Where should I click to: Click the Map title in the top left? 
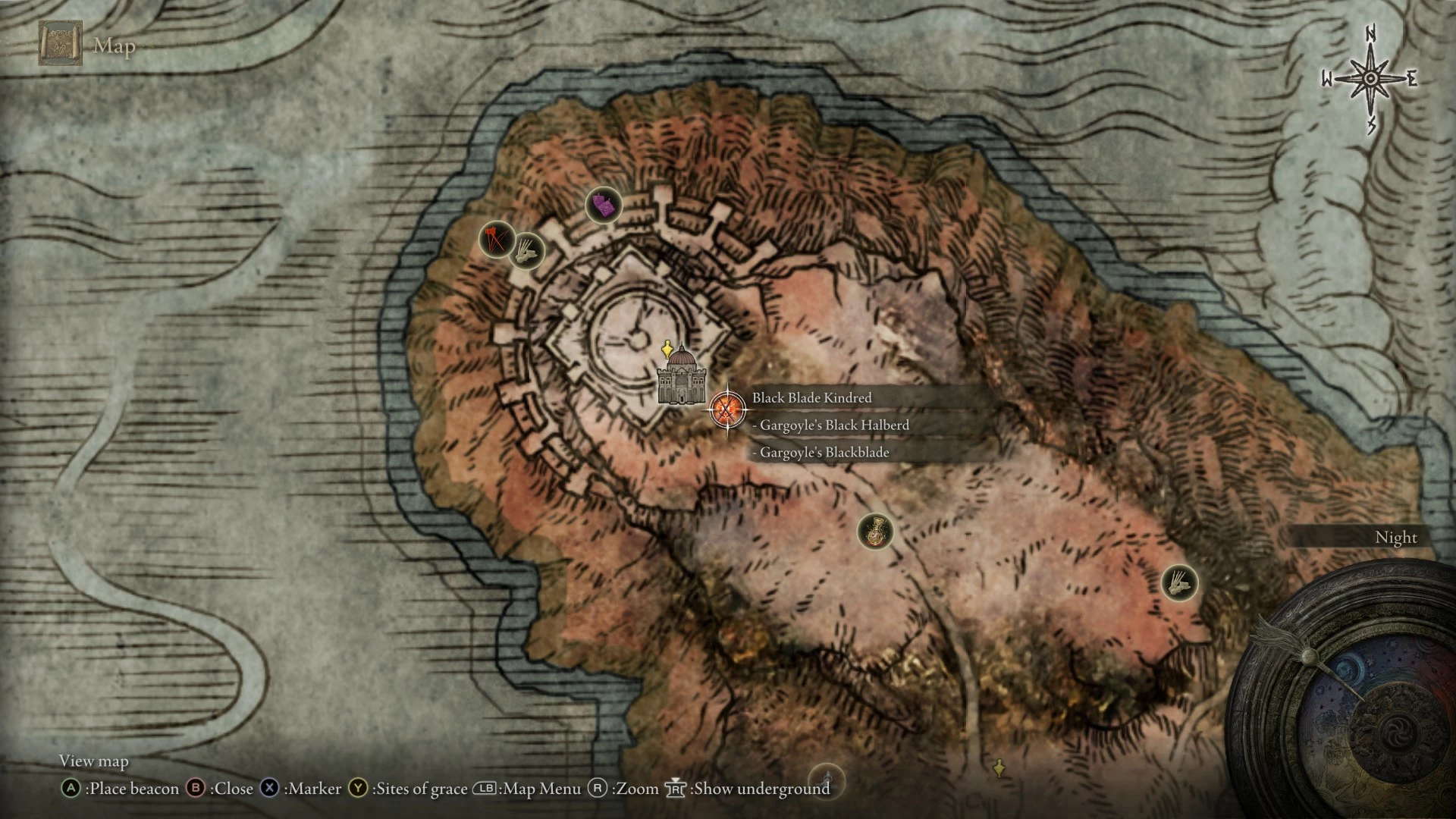tap(114, 47)
